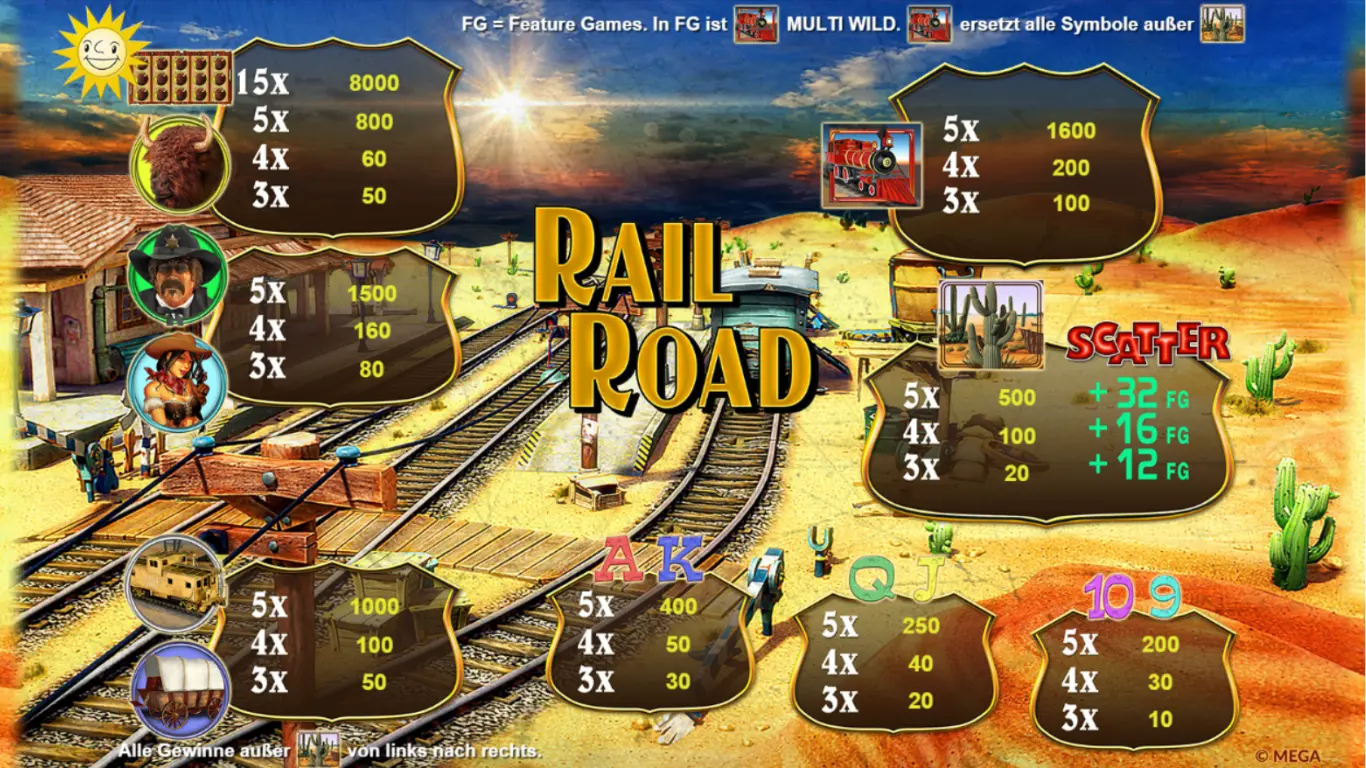Click the RAIL ROAD title

(670, 310)
